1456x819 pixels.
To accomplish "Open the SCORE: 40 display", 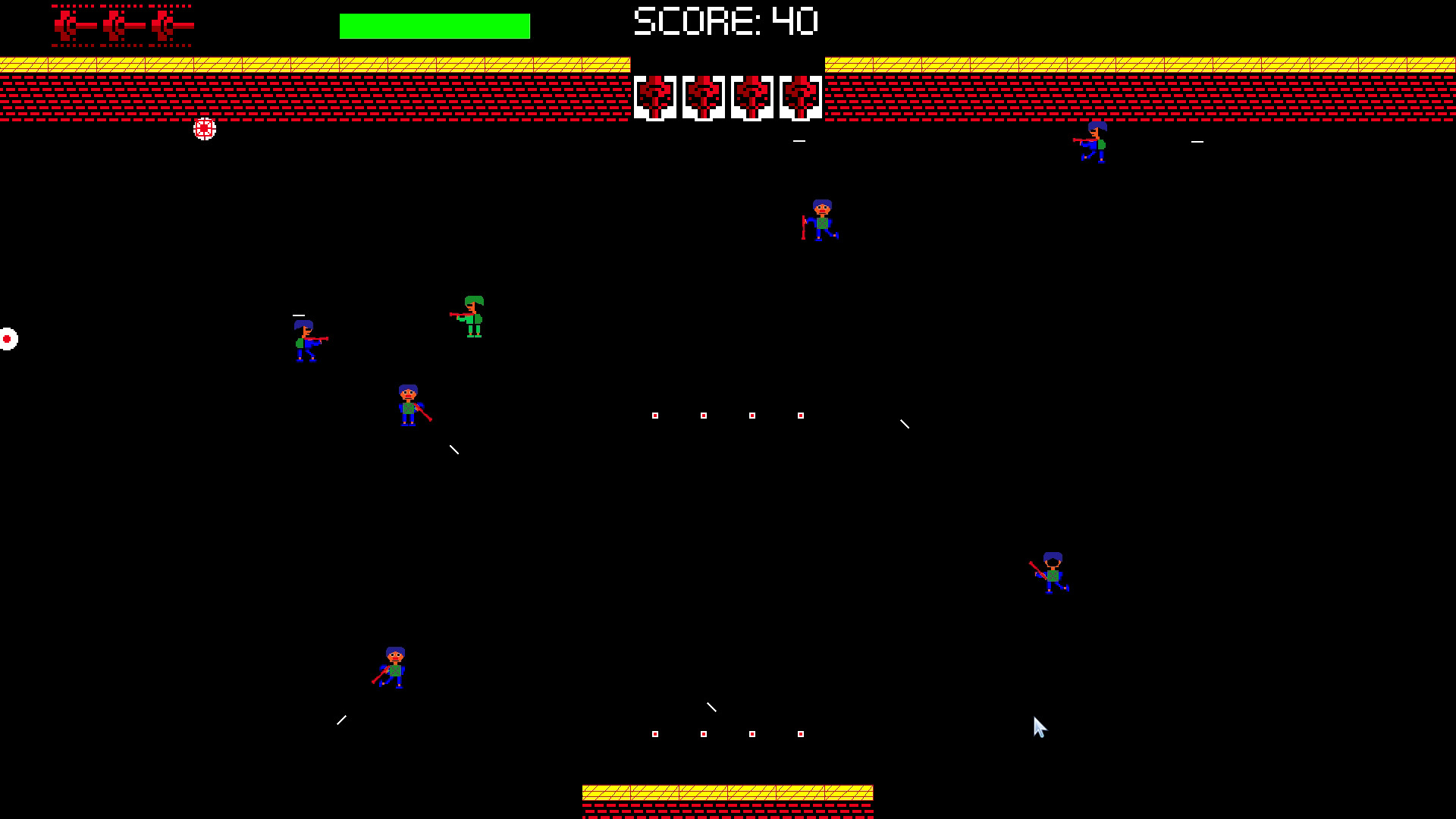I will tap(725, 22).
